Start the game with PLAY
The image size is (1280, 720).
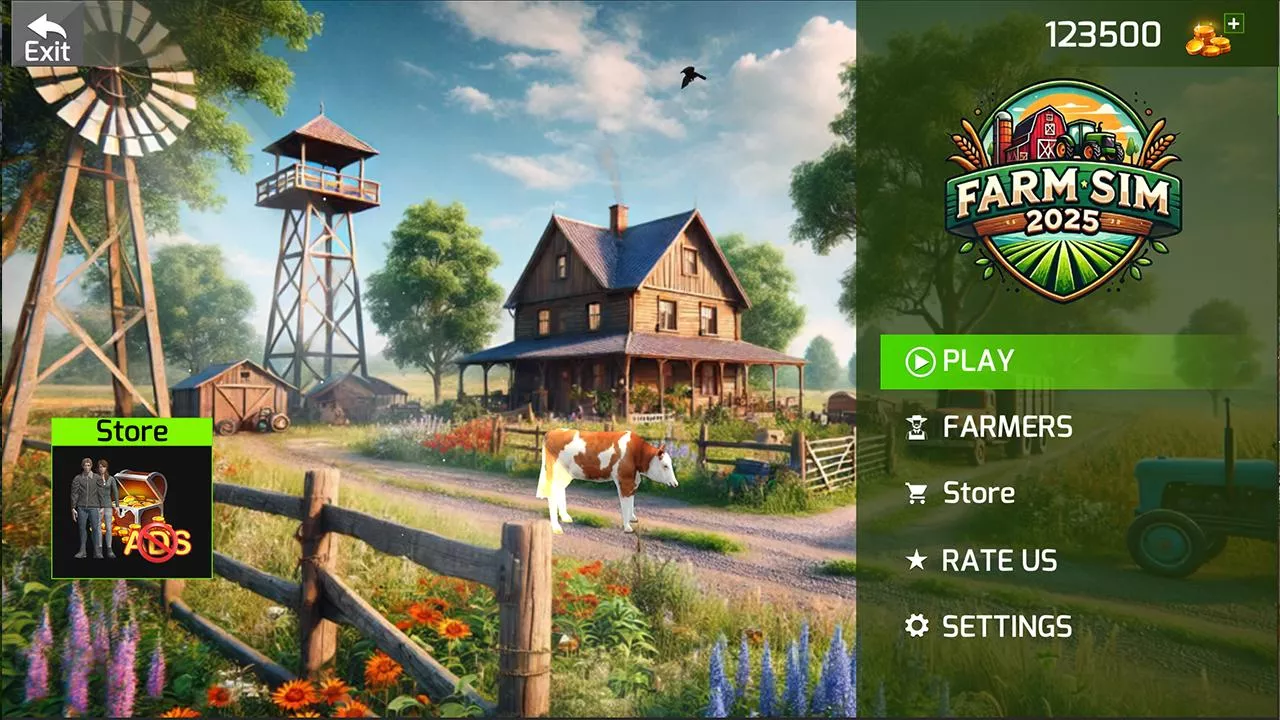tap(1060, 361)
